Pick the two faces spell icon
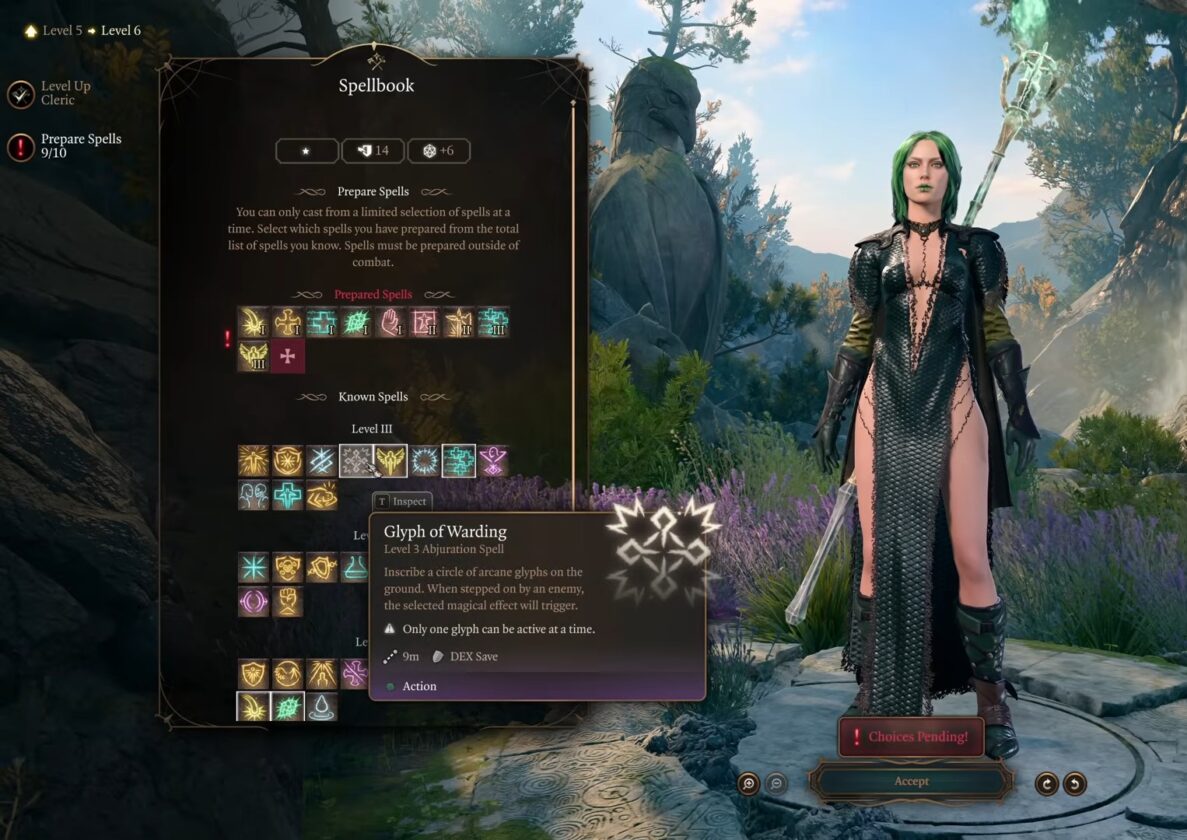 (x=254, y=494)
